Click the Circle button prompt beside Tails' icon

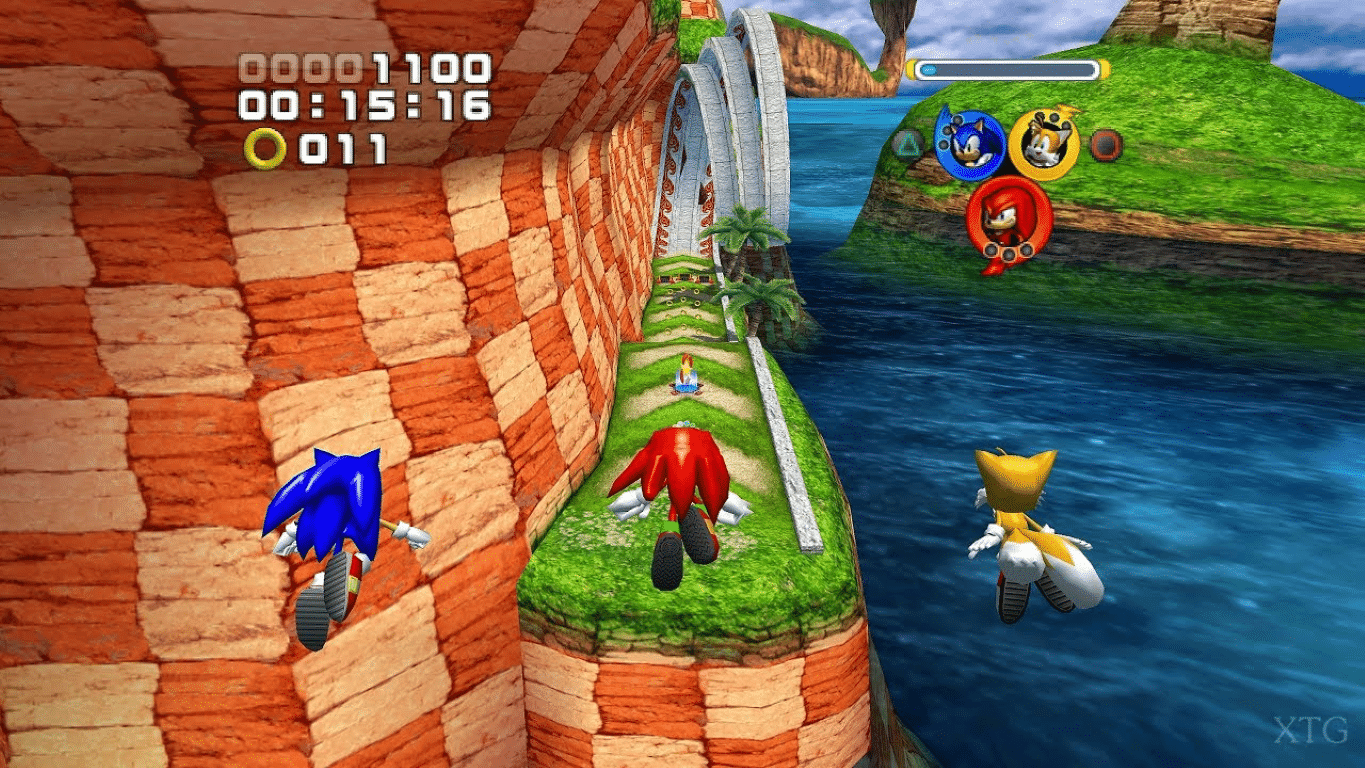coord(1103,146)
